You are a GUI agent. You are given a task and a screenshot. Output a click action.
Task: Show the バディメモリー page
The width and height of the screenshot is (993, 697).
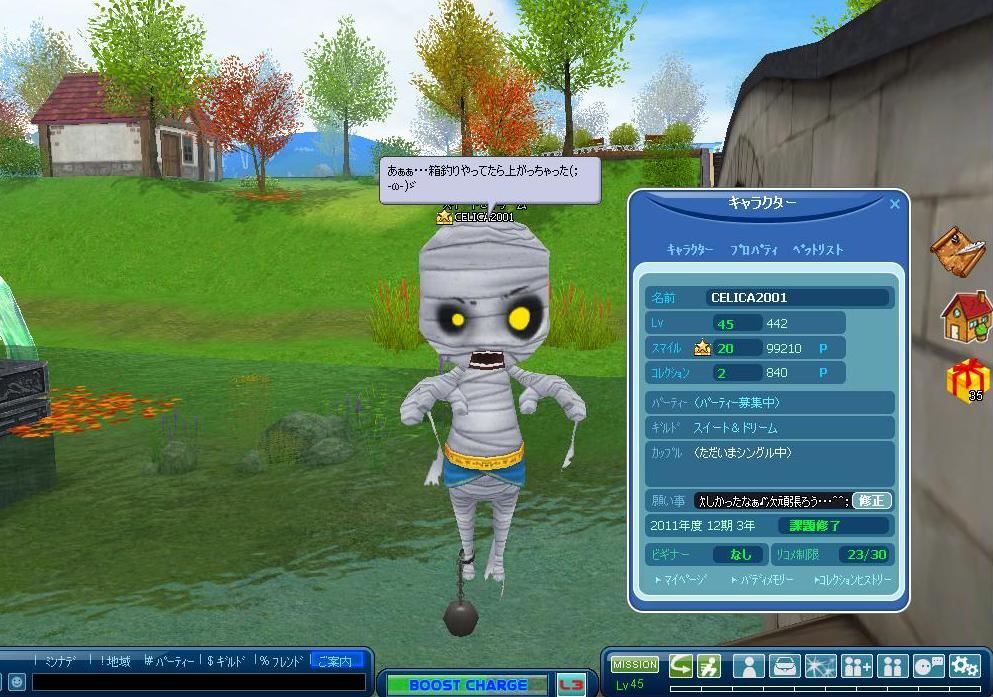[762, 579]
